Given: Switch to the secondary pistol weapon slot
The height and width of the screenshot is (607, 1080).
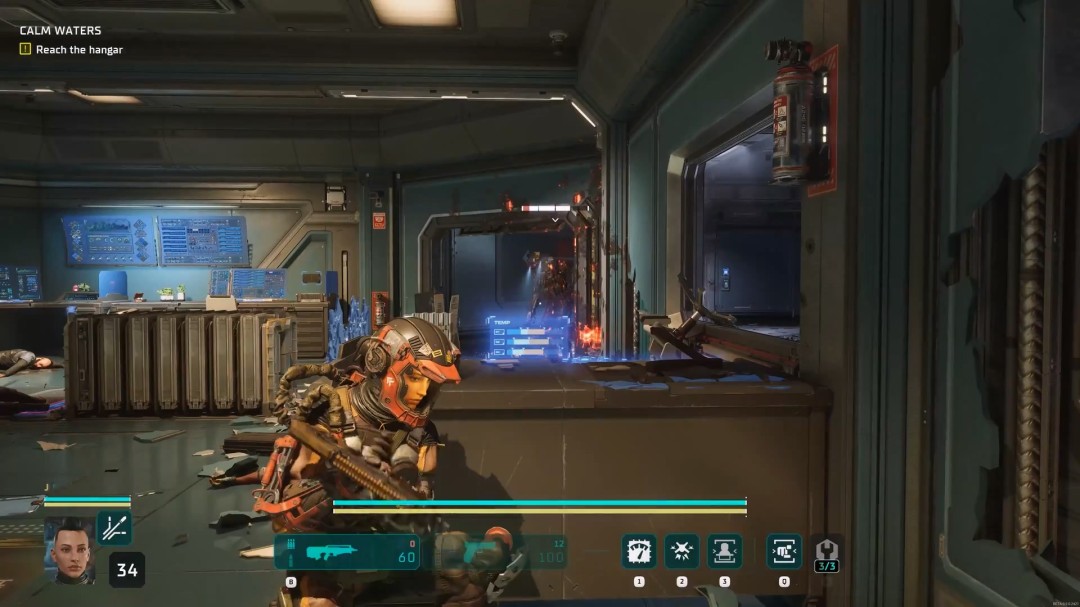Looking at the screenshot, I should point(500,553).
